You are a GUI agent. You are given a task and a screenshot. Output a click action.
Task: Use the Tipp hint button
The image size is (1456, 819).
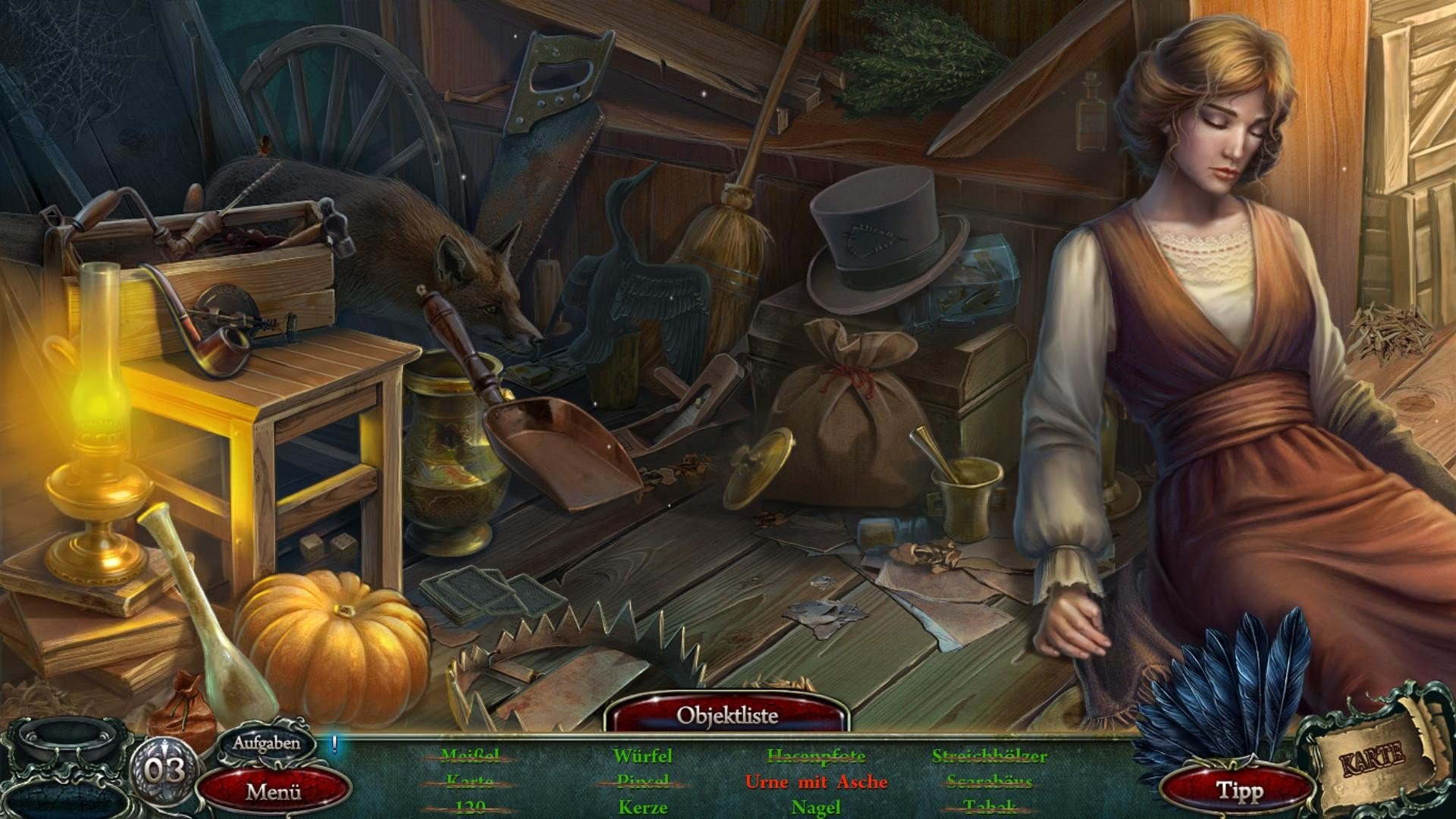coord(1239,791)
